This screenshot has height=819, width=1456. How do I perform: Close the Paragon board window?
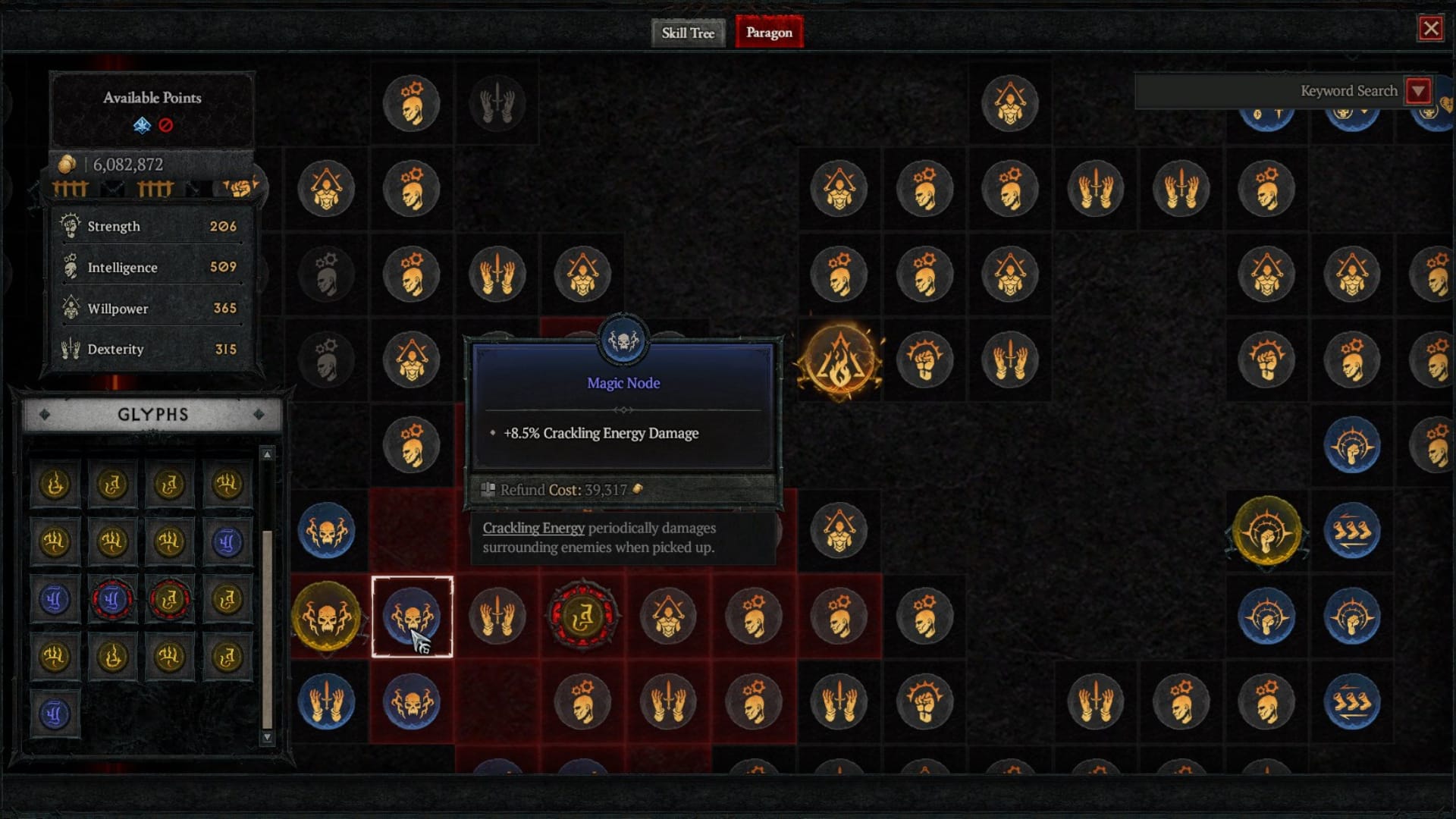pyautogui.click(x=1430, y=29)
